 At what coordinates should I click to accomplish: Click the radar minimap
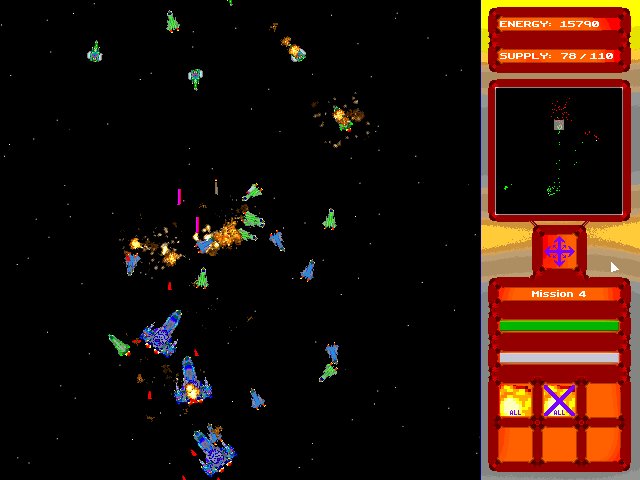tap(559, 151)
